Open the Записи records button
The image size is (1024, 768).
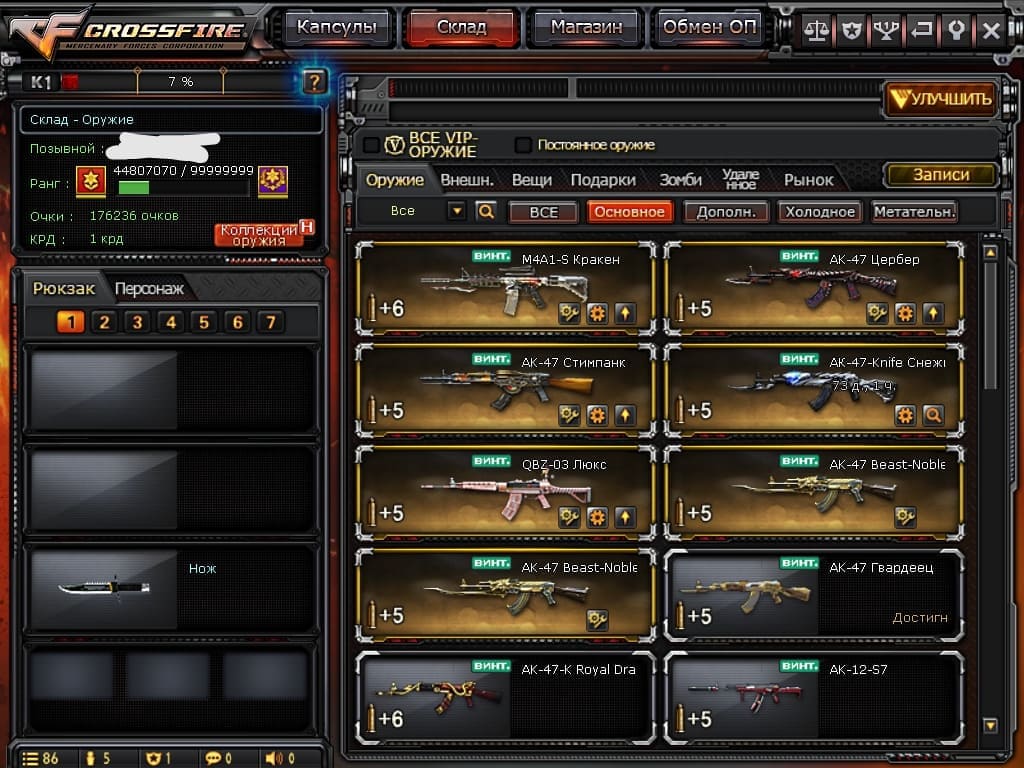tap(941, 175)
